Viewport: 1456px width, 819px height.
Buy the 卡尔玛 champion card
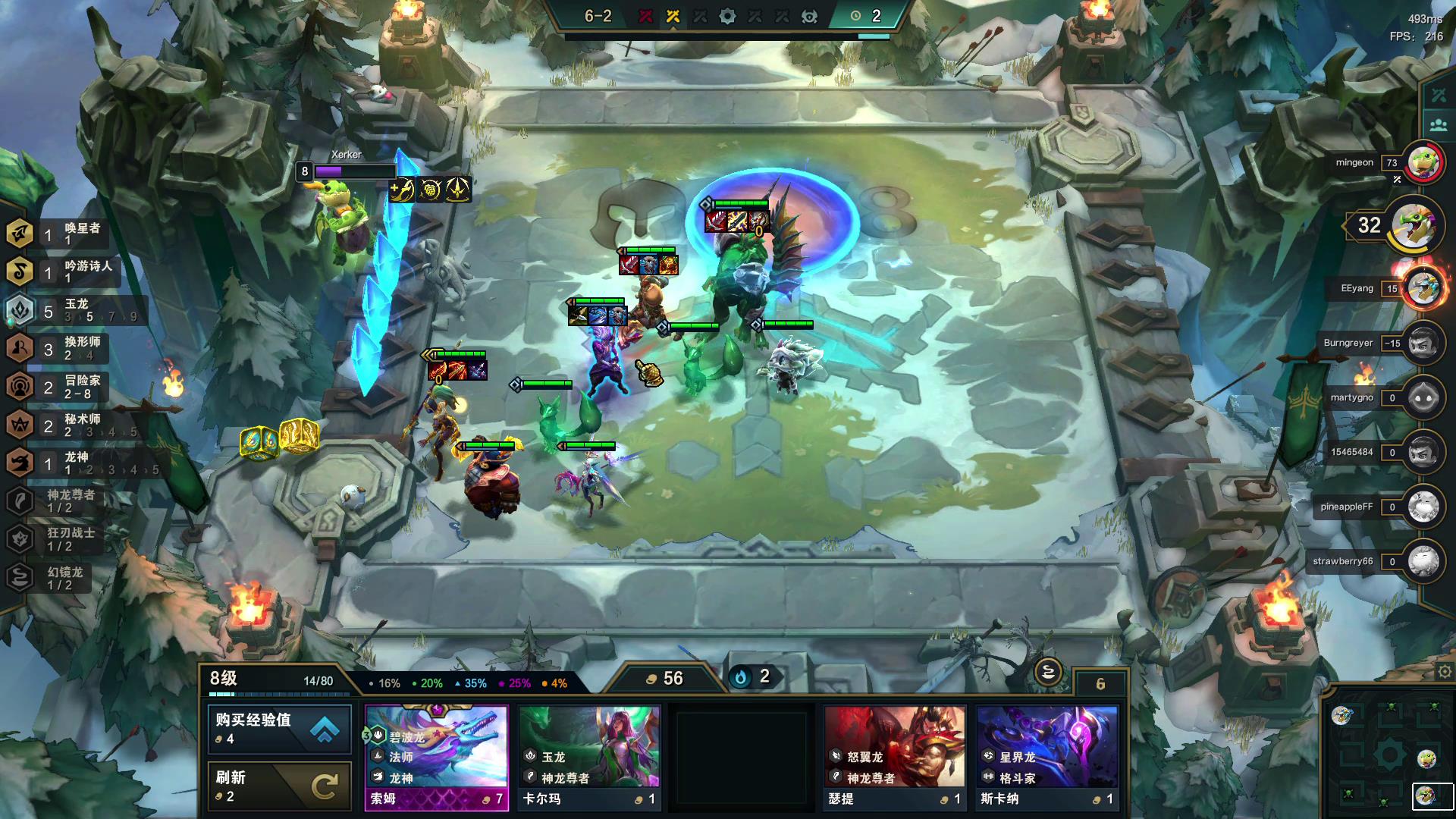click(589, 757)
